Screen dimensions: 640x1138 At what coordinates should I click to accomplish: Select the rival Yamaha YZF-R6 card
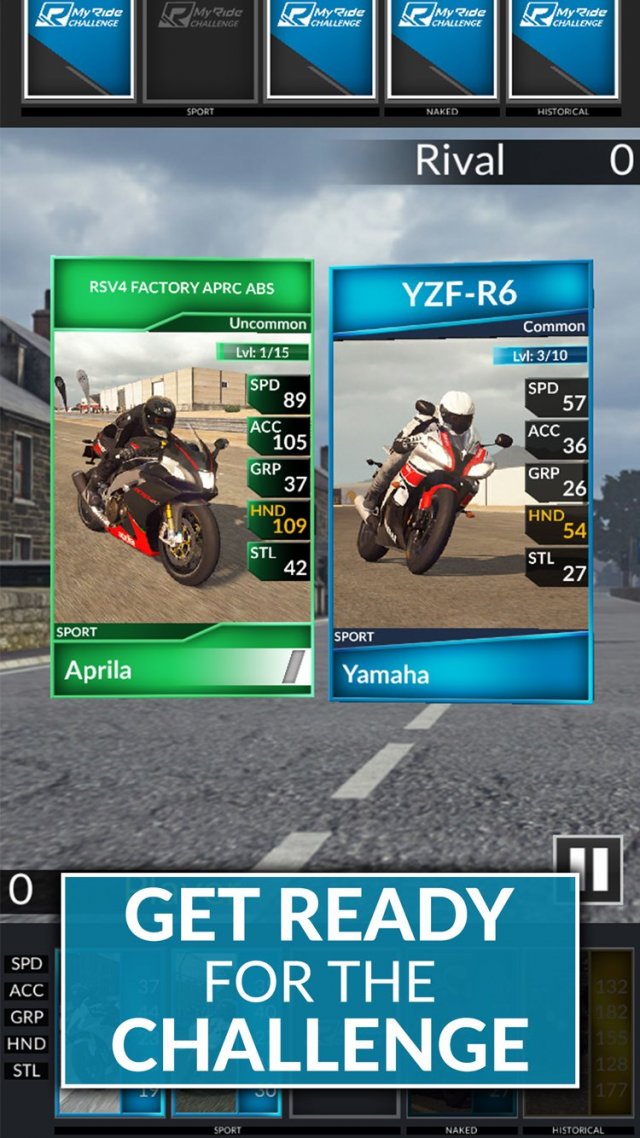click(x=460, y=480)
